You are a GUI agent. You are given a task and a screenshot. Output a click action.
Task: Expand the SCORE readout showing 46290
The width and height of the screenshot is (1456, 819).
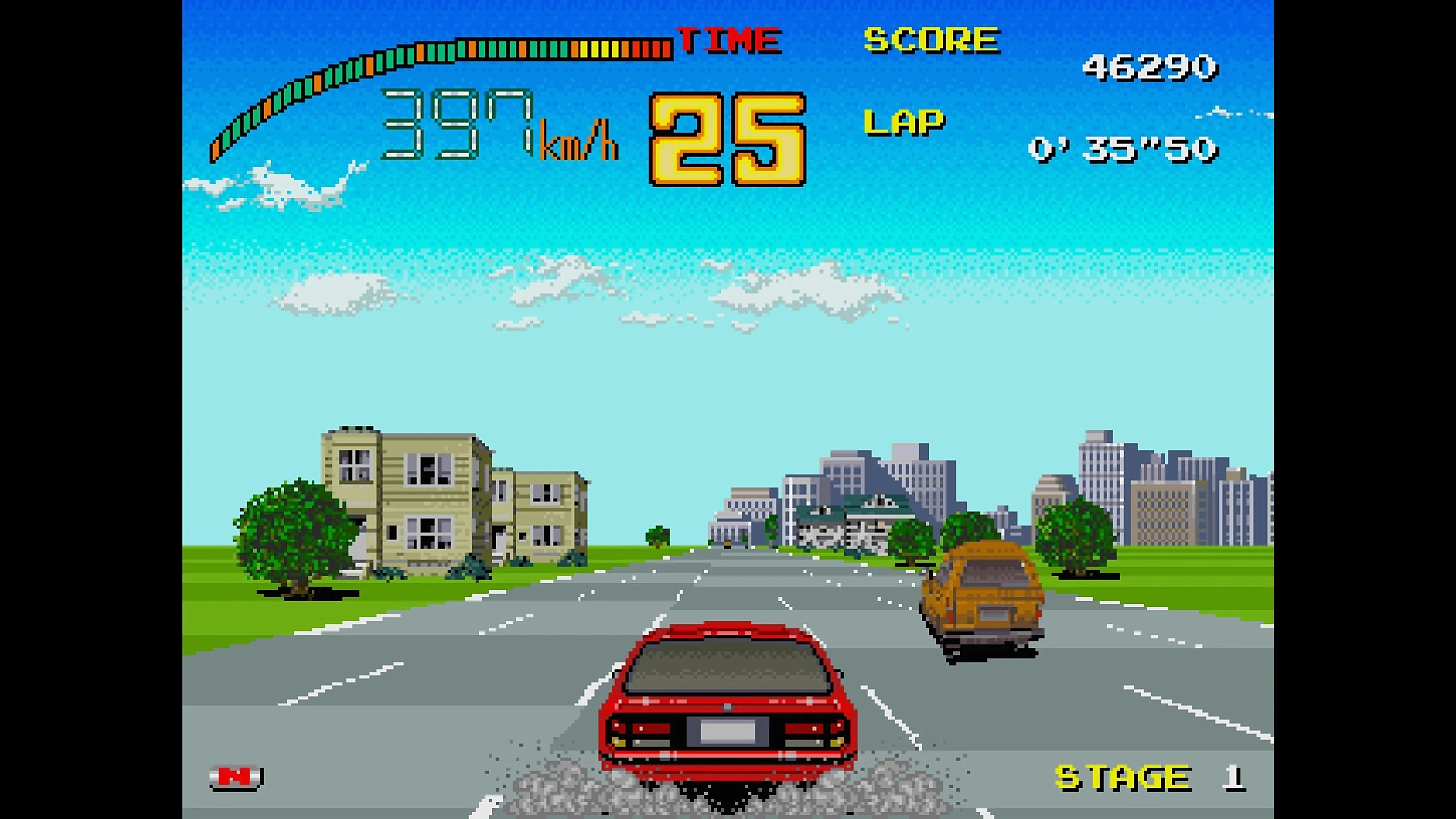1150,68
